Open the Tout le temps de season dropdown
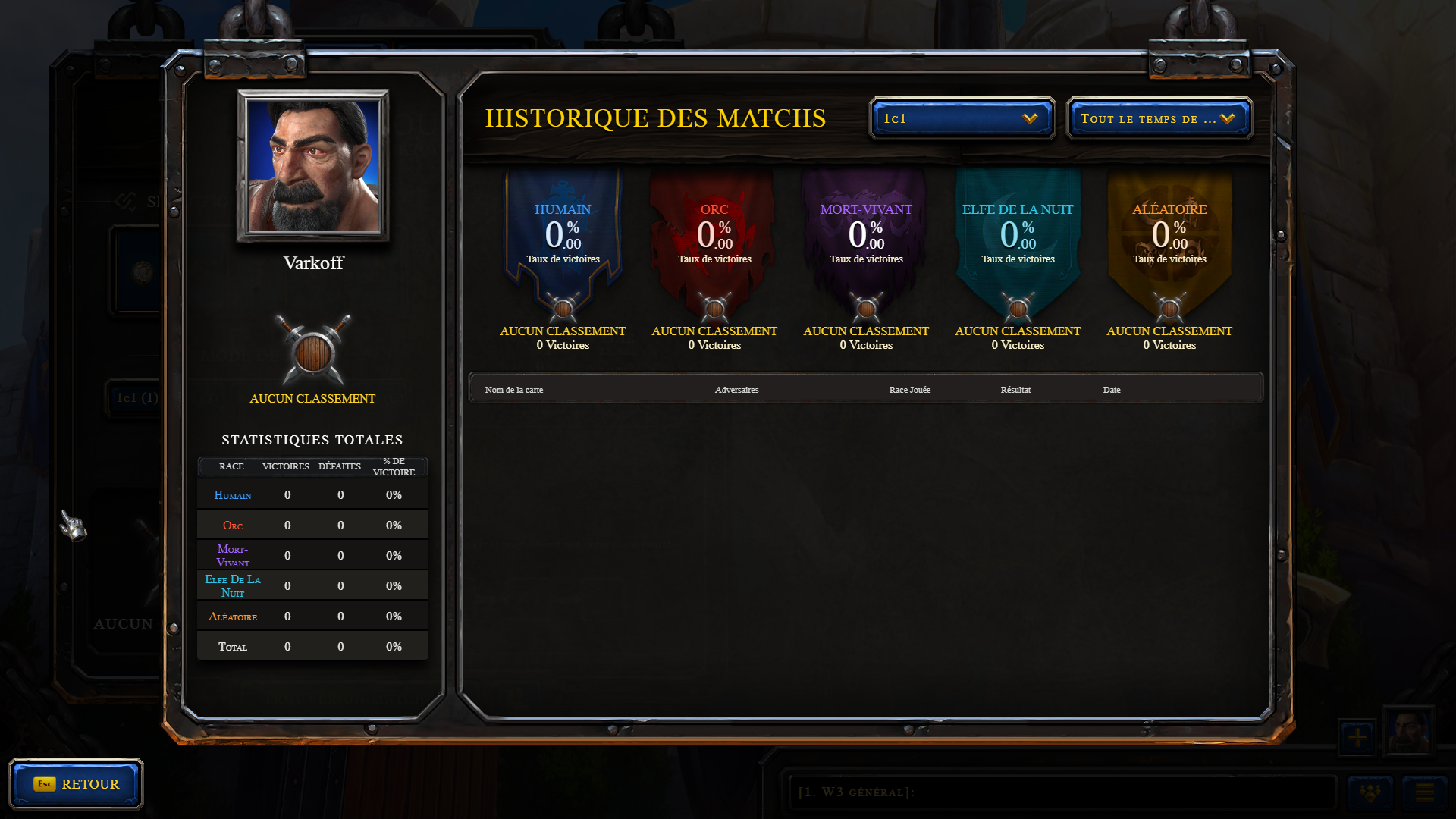 pos(1159,118)
